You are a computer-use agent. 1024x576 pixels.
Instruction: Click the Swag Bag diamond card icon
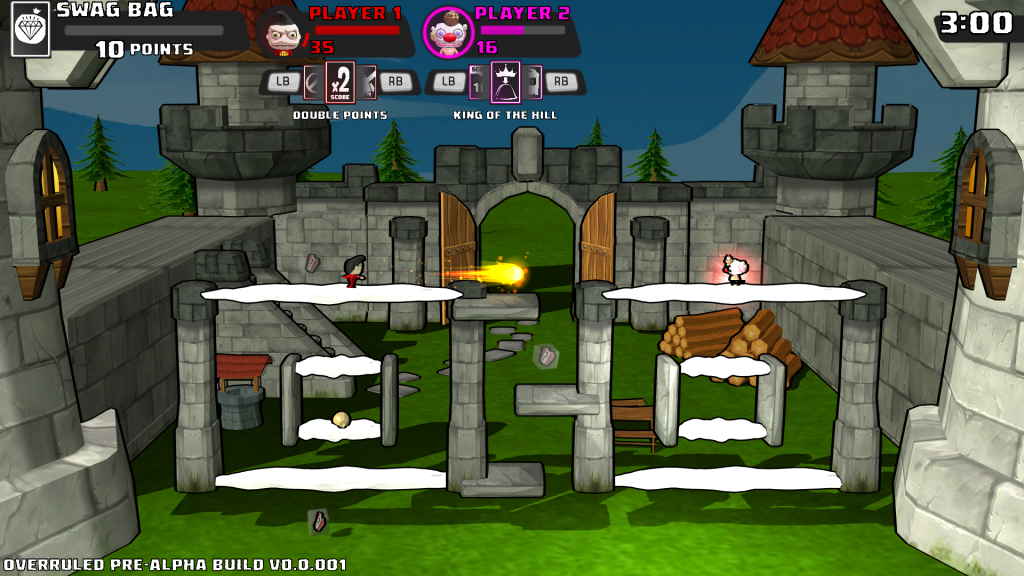(x=30, y=28)
